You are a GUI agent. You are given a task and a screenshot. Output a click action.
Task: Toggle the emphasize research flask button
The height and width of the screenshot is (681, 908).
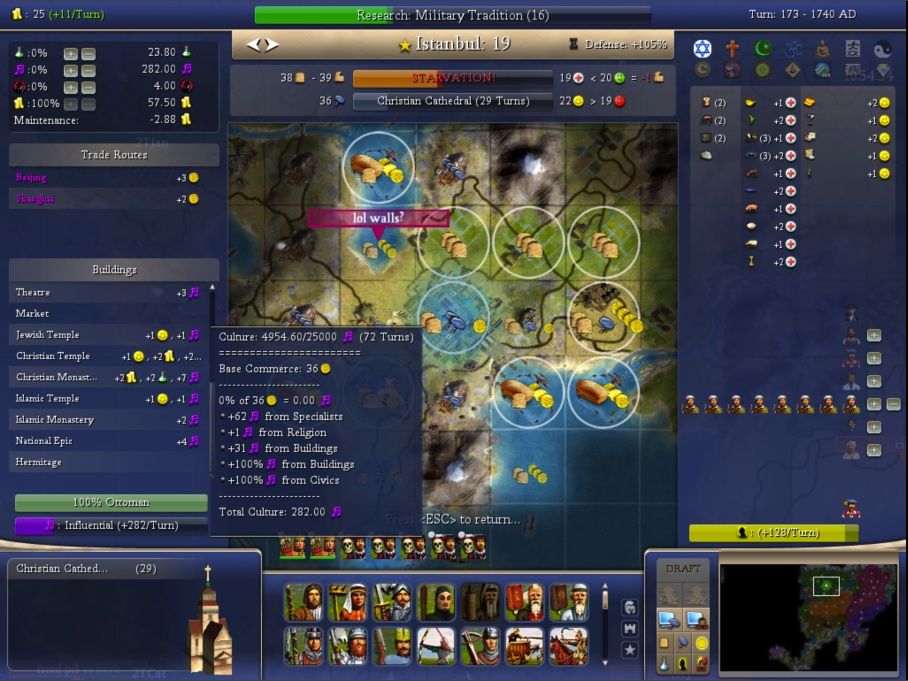(664, 663)
